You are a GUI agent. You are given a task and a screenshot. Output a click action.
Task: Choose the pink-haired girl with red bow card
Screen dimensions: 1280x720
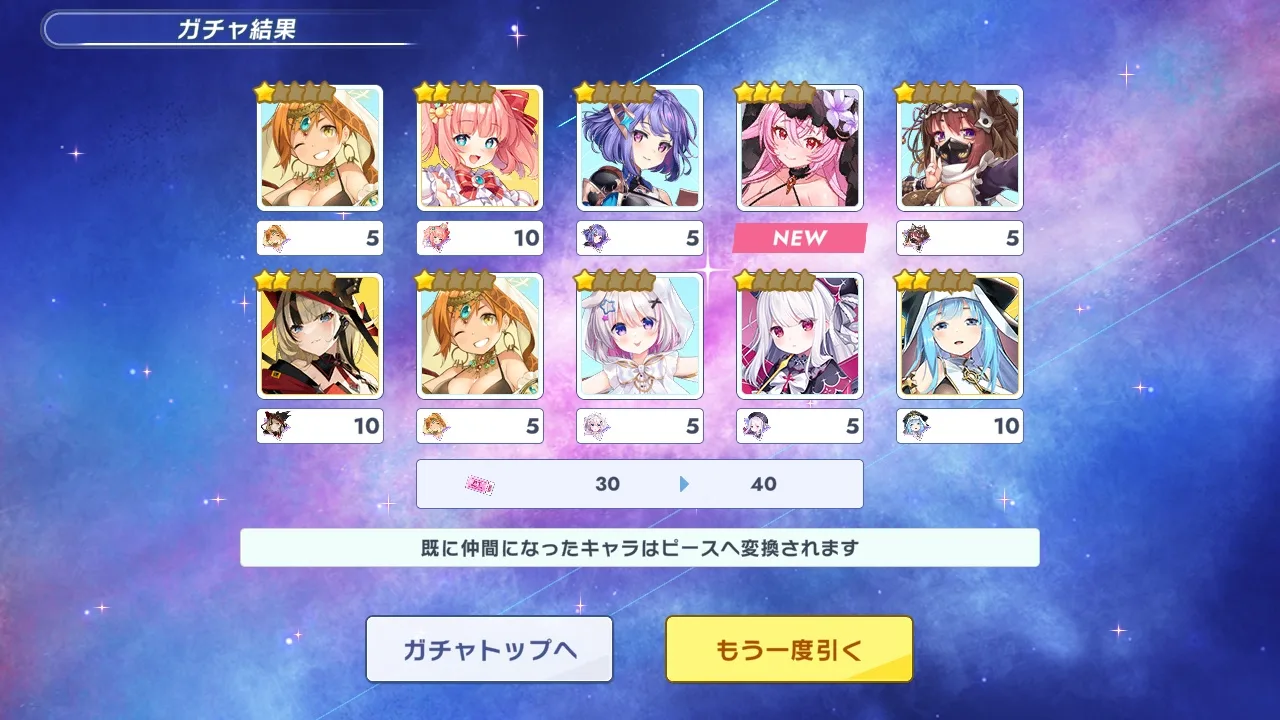480,148
